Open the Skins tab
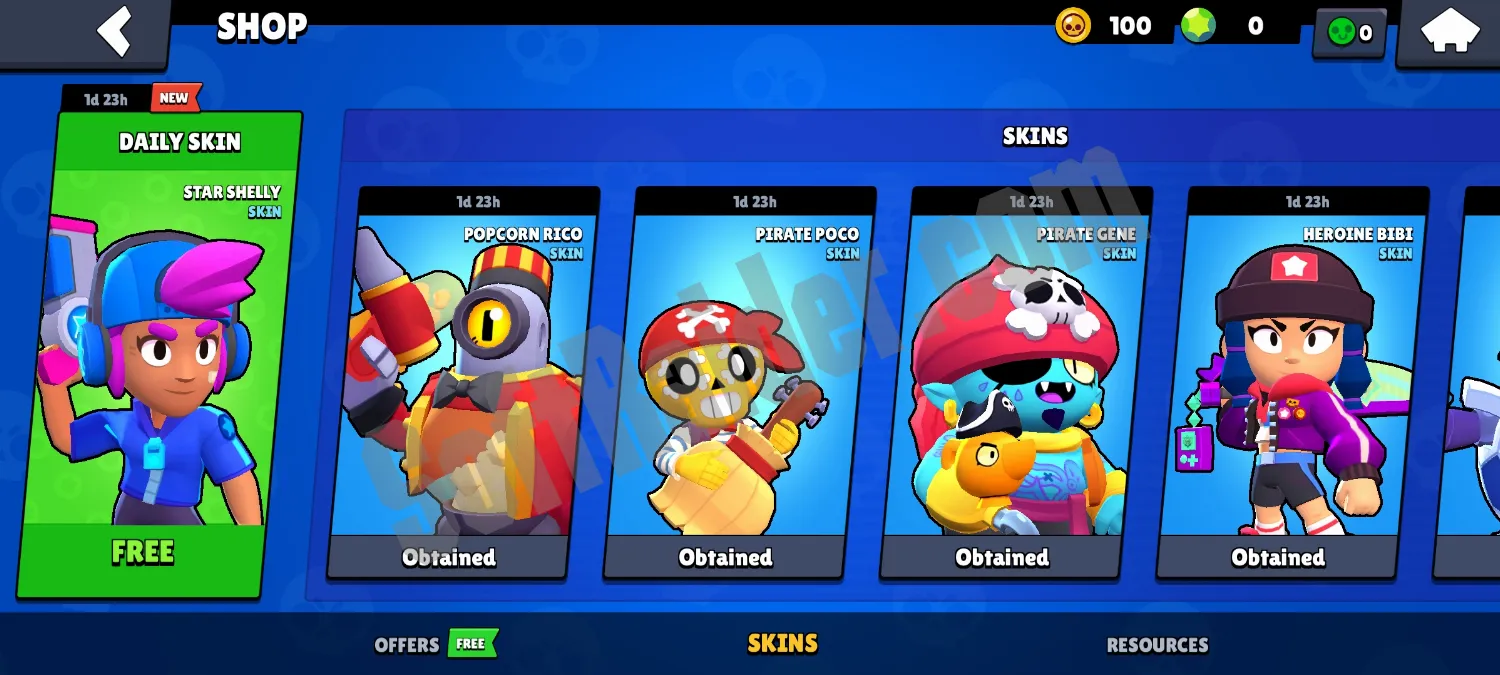This screenshot has height=675, width=1500. point(782,644)
